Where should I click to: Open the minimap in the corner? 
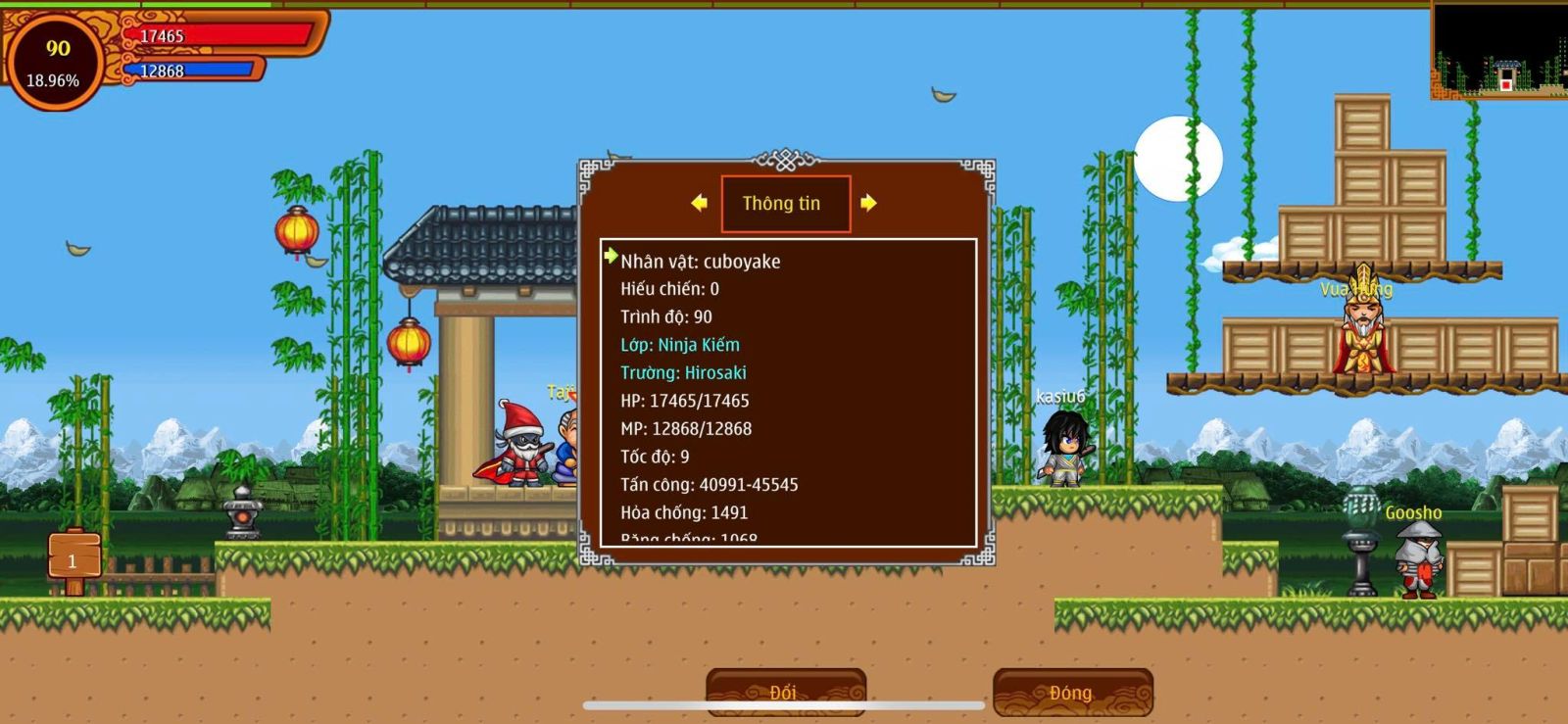tap(1498, 50)
